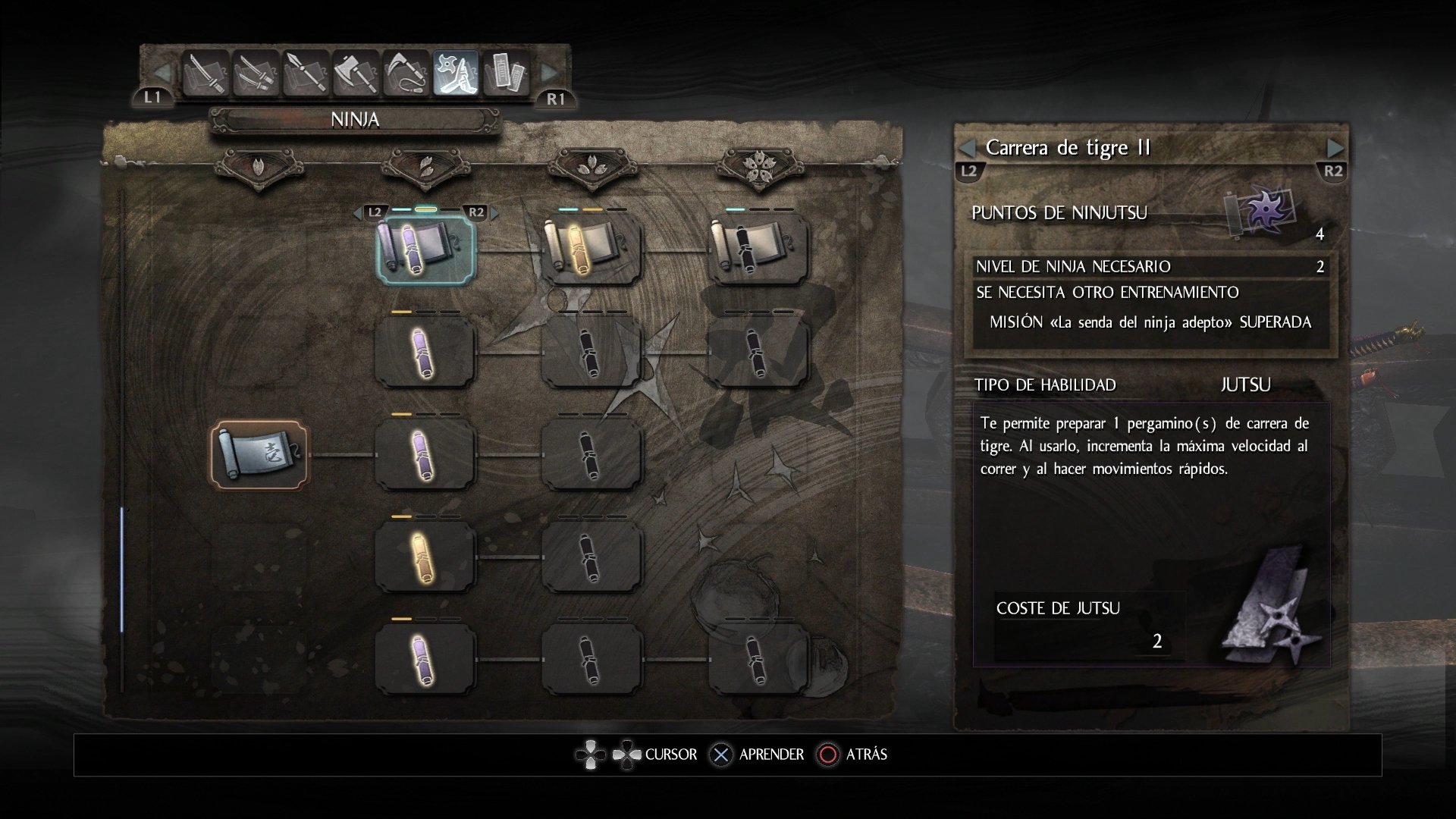Select the large silver scroll root node

click(x=259, y=454)
